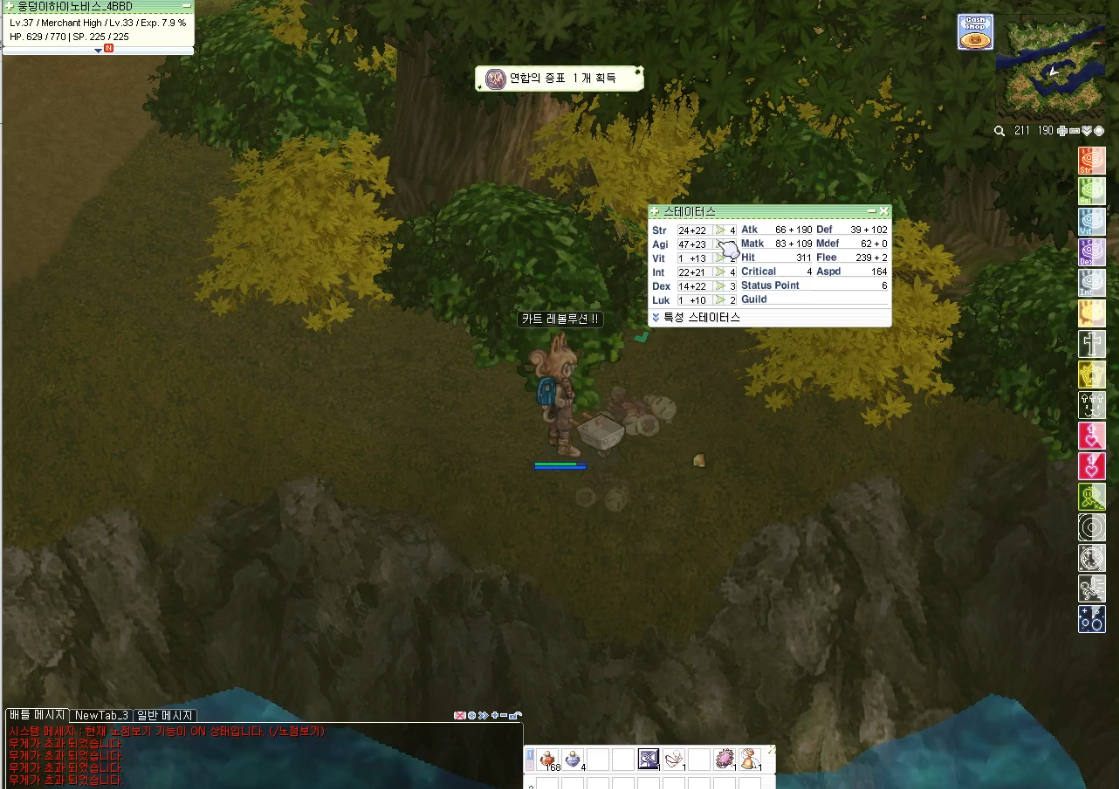Click the minimap magnifier search icon
Viewport: 1119px width, 789px height.
tap(999, 131)
